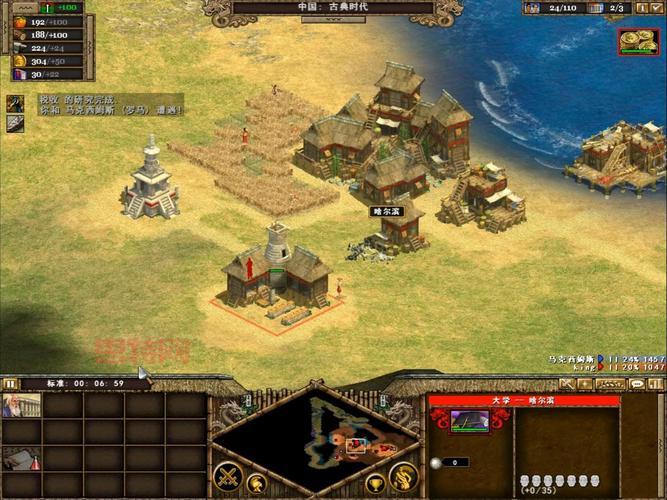Click the scroll and flask icon in the left panel
Viewport: 667px width, 500px height.
point(19,459)
